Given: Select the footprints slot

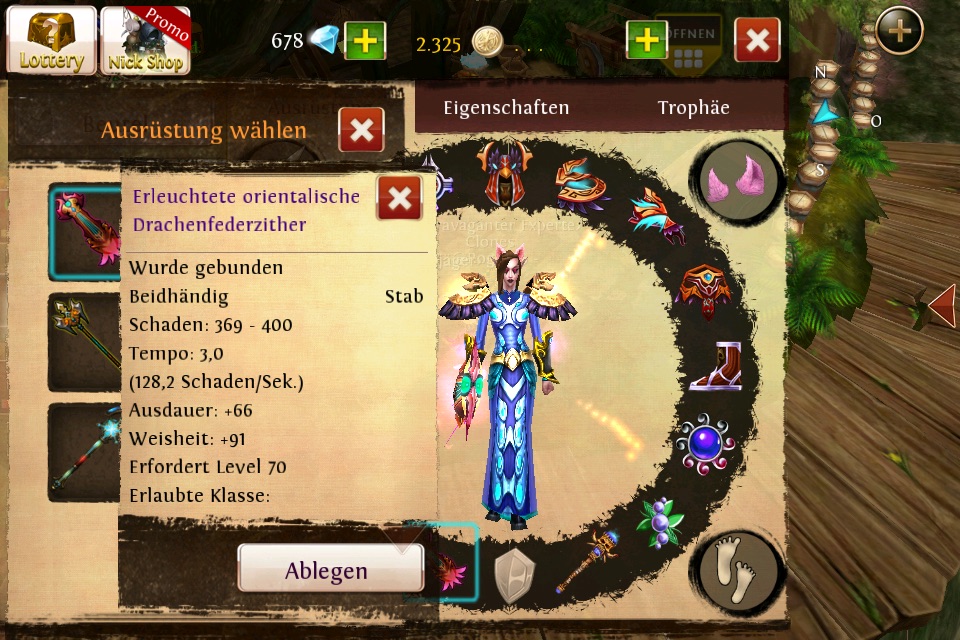Looking at the screenshot, I should click(x=740, y=571).
